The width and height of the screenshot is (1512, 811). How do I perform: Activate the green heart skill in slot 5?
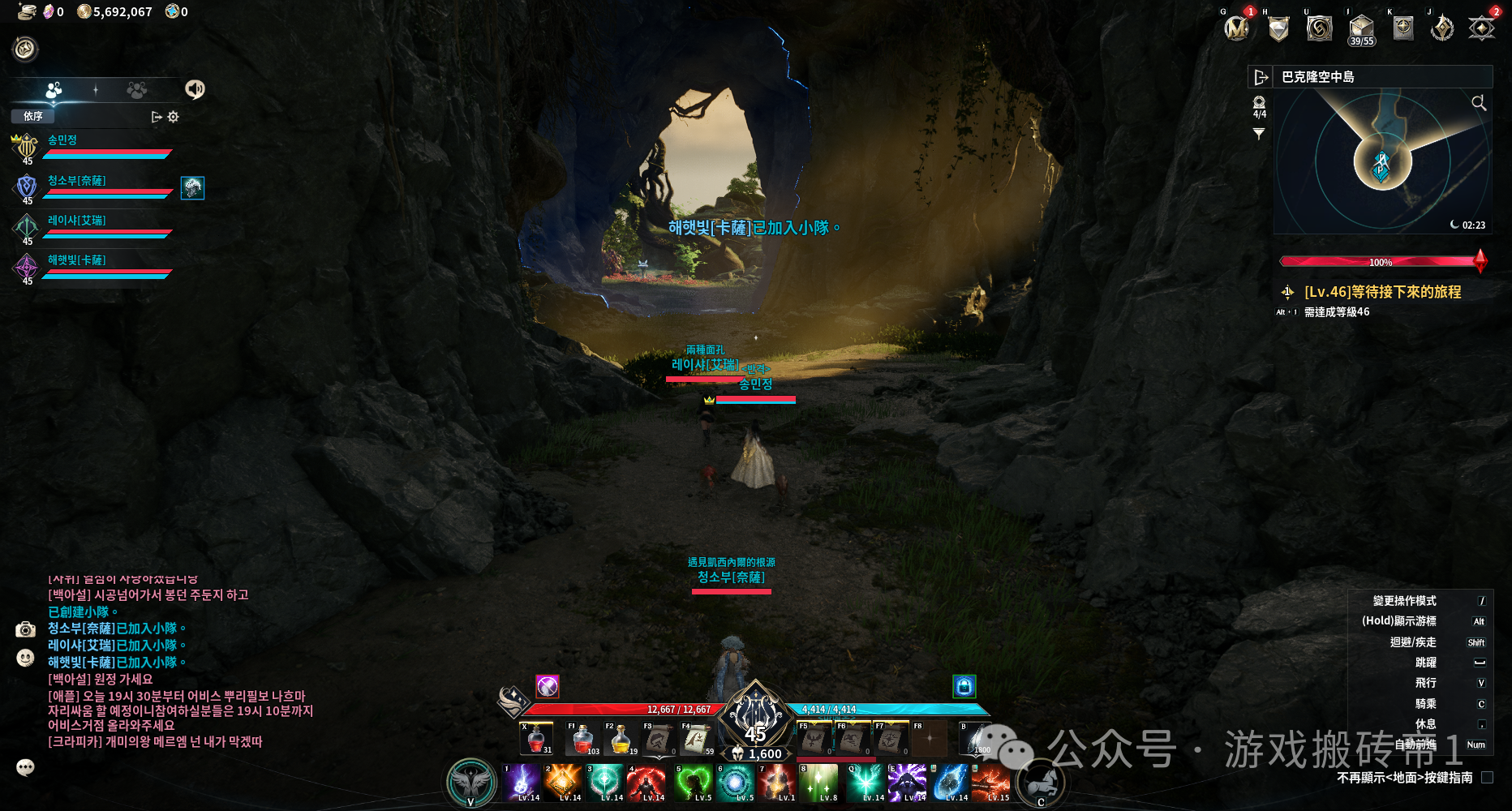pyautogui.click(x=692, y=783)
